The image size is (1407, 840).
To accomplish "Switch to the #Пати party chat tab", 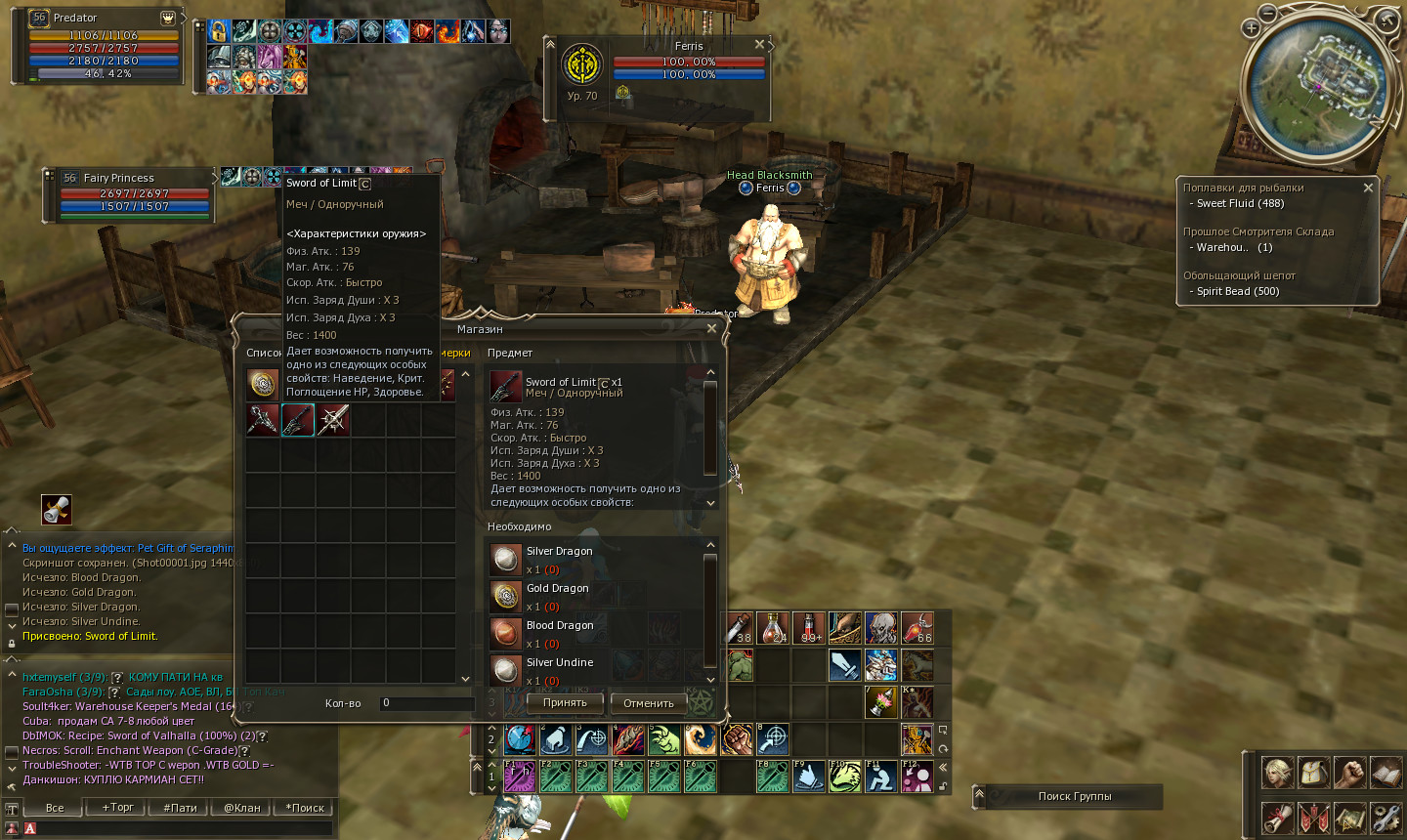I will coord(180,808).
